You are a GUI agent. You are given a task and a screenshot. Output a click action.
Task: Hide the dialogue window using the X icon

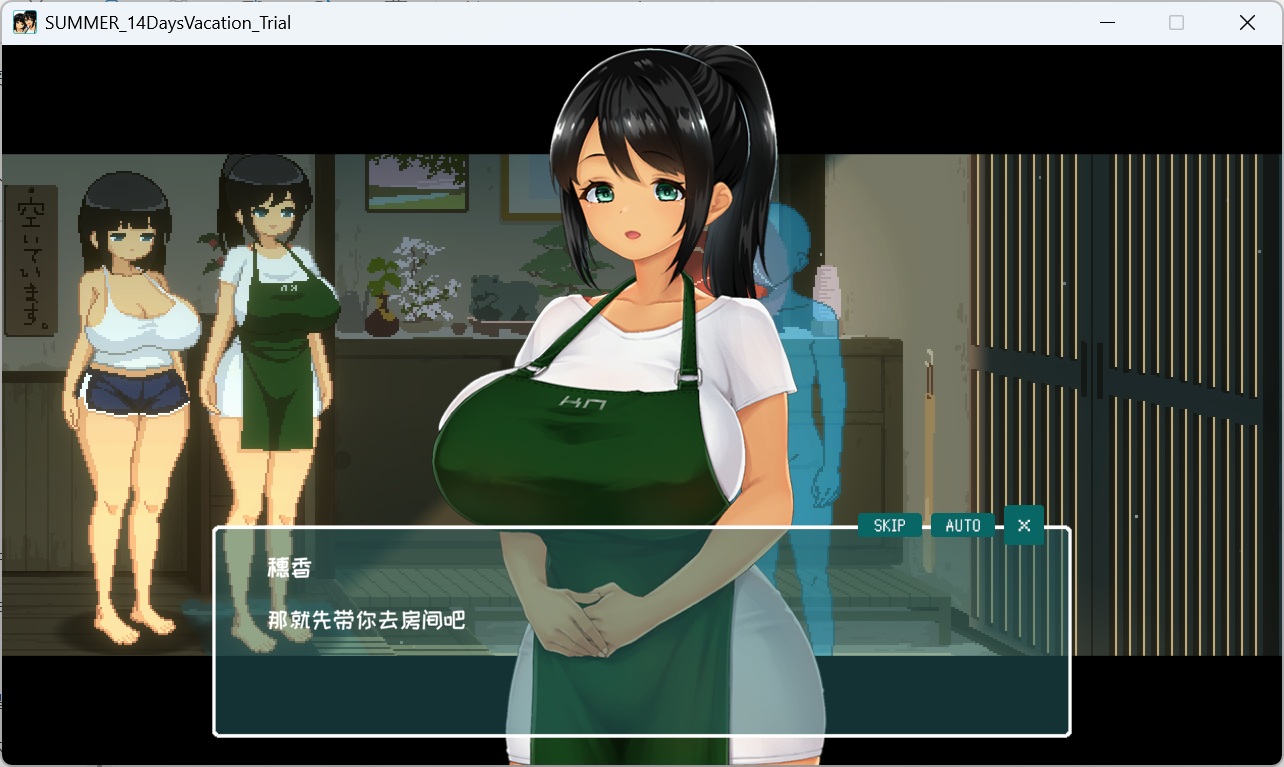[x=1023, y=524]
